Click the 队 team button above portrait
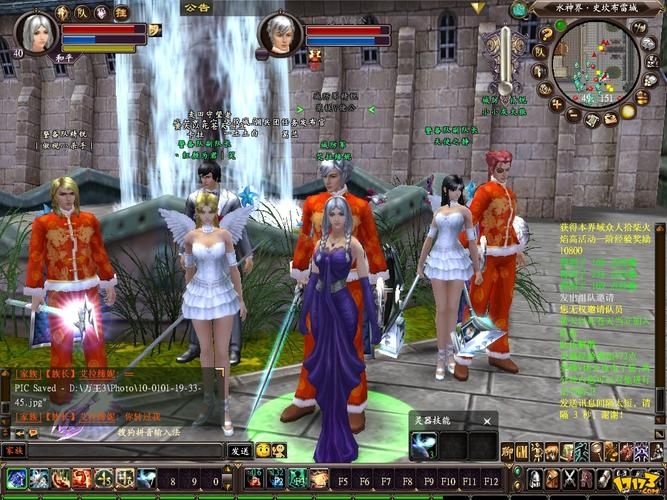 (x=81, y=11)
